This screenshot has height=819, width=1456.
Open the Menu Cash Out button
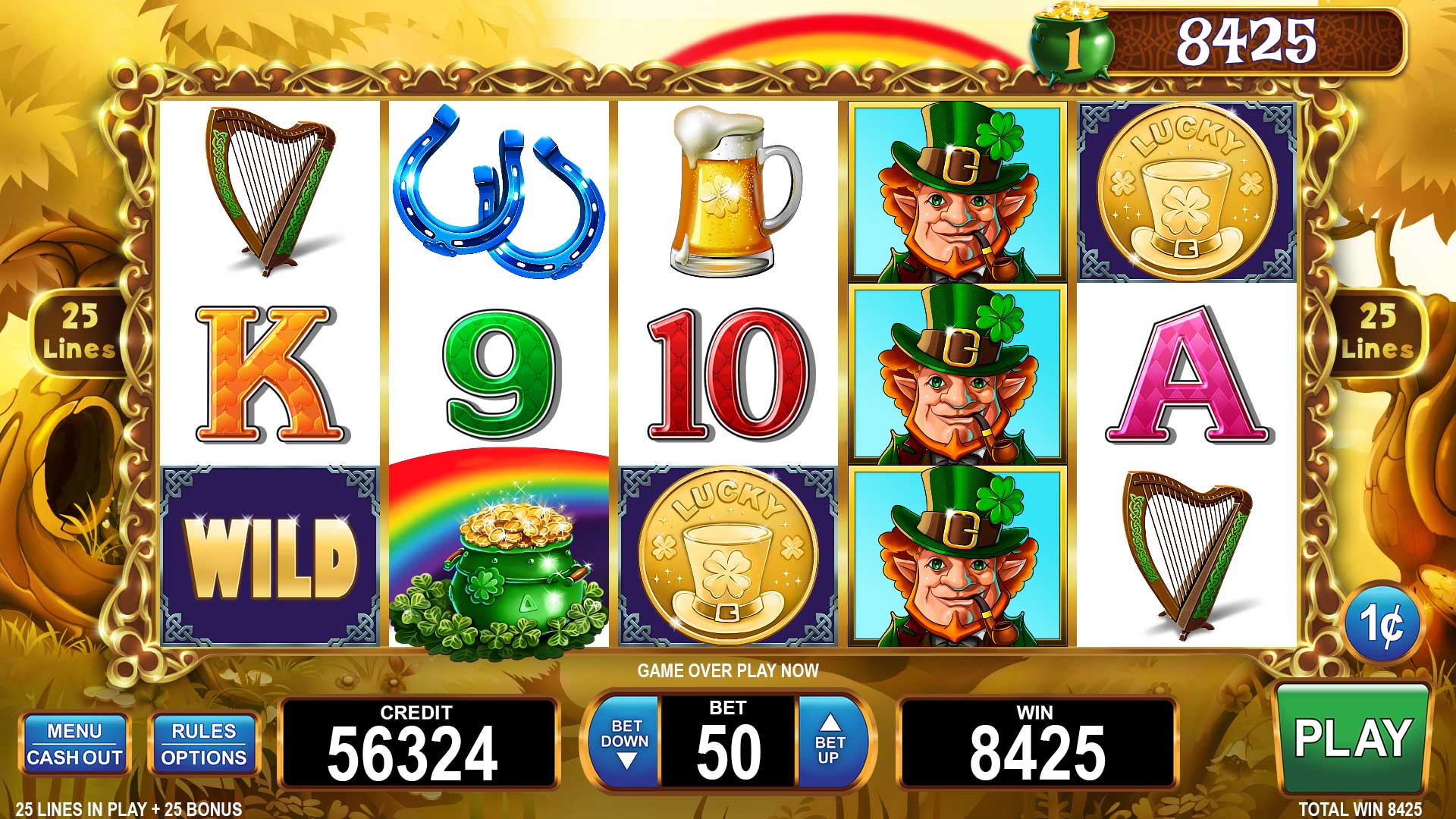pos(74,744)
